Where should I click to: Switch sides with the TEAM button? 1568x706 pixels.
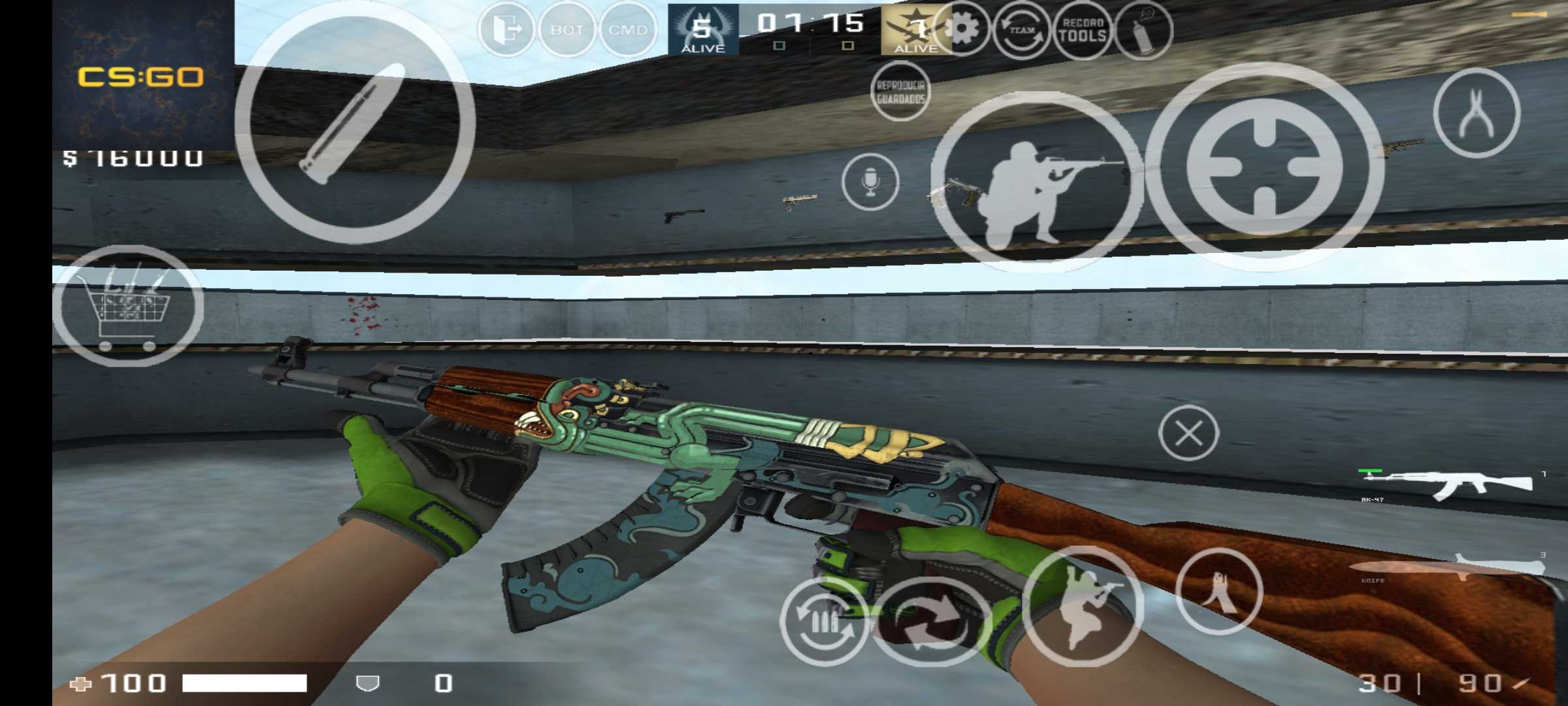point(1022,30)
